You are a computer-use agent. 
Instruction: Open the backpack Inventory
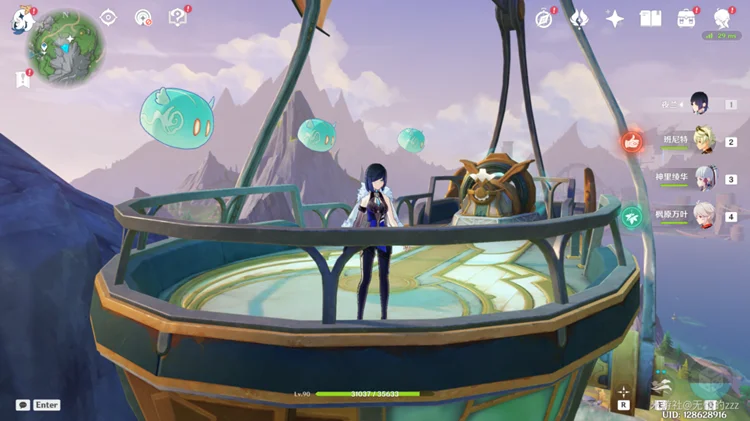(686, 18)
